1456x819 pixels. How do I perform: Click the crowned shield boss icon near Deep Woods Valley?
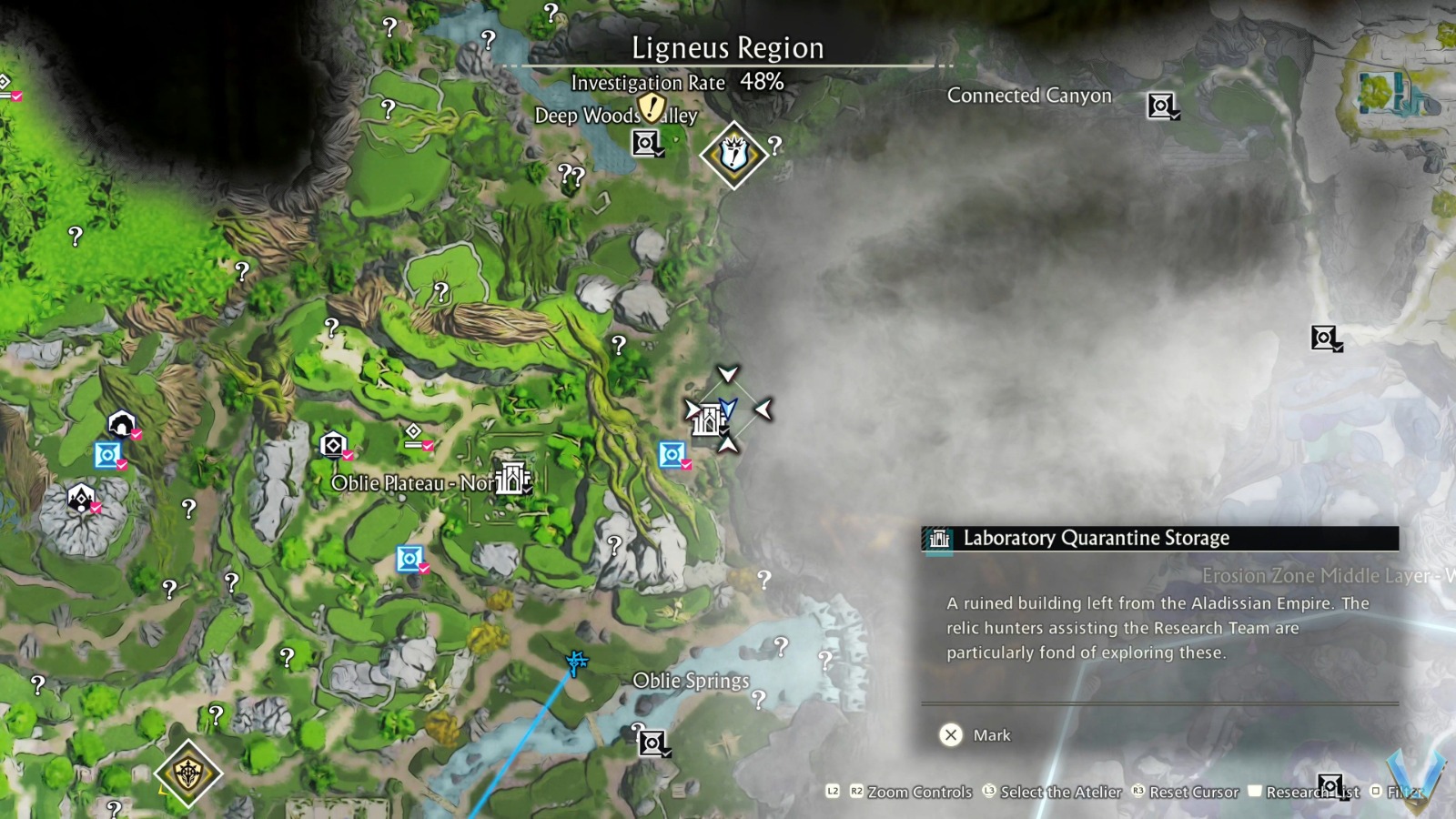[x=733, y=151]
